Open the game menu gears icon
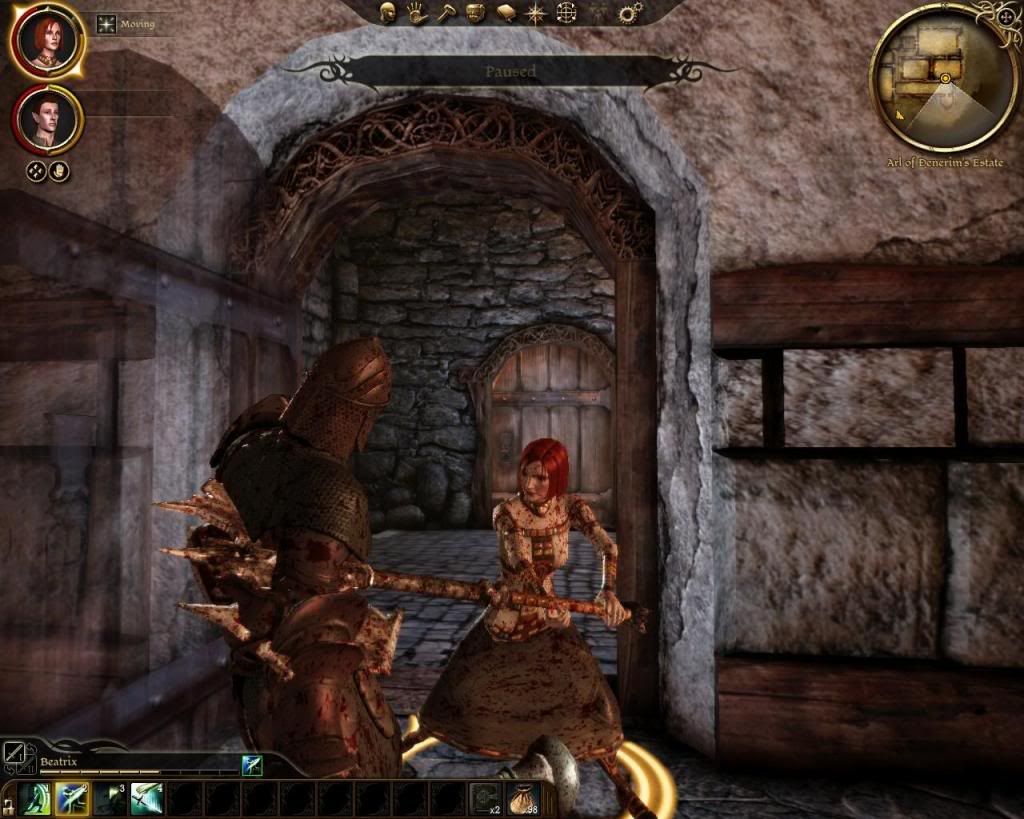The width and height of the screenshot is (1024, 819). 630,12
